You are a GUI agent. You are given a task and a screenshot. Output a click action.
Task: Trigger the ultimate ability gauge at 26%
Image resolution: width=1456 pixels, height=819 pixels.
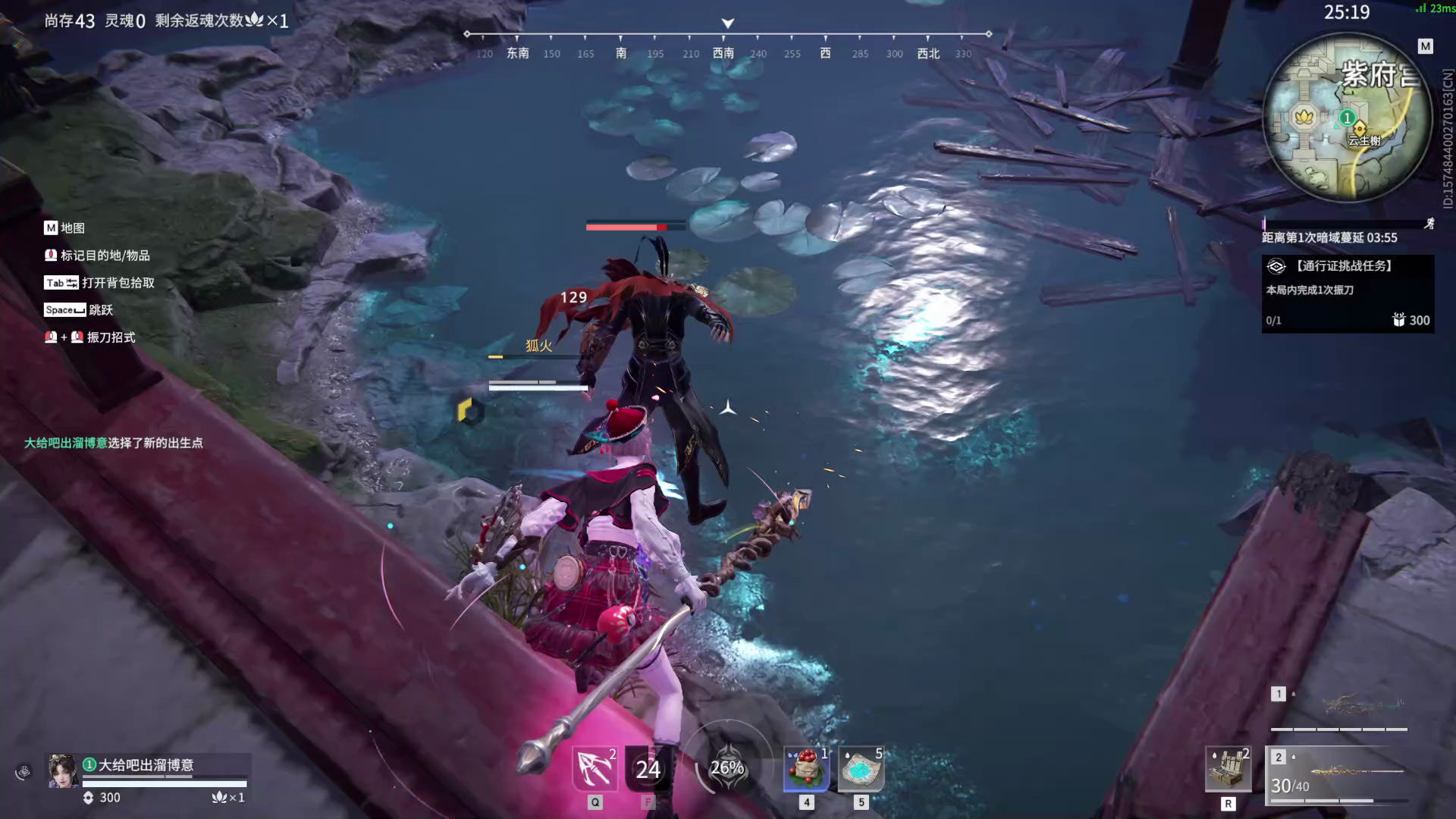(726, 767)
